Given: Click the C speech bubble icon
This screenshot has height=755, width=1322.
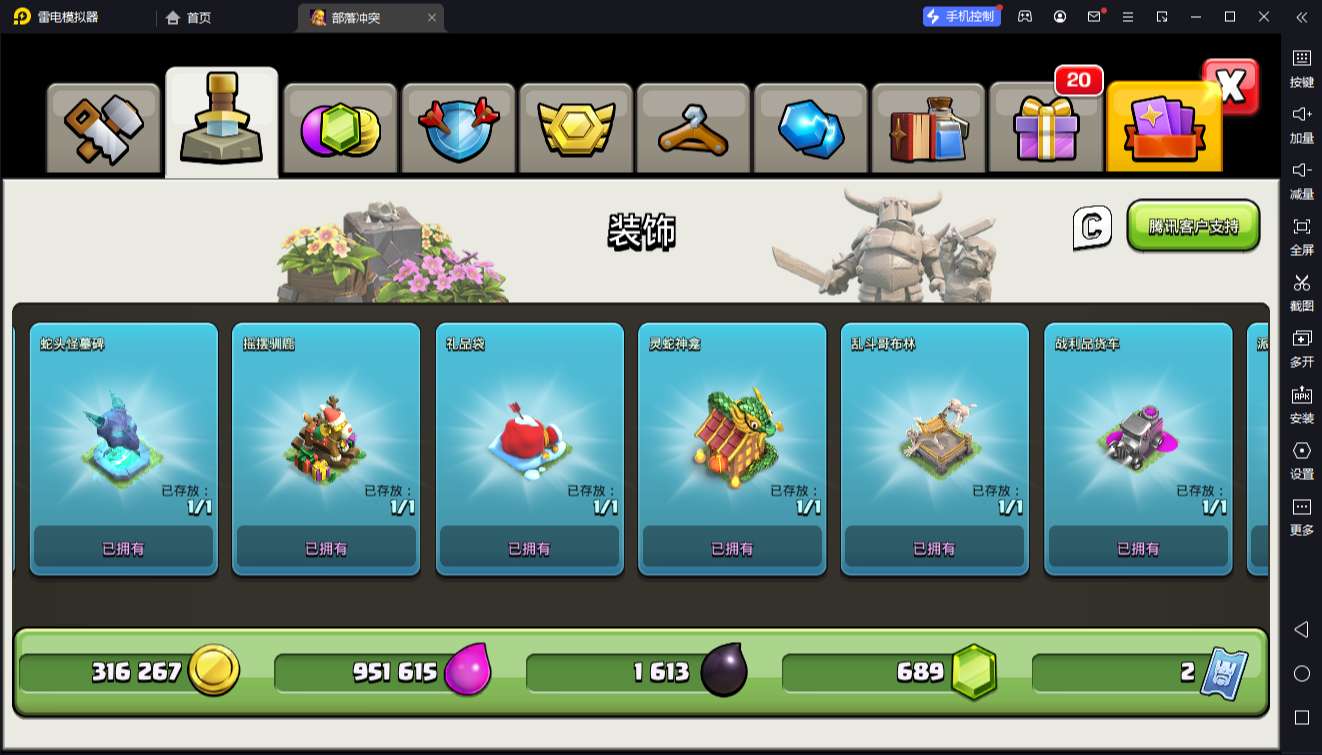Looking at the screenshot, I should 1092,227.
